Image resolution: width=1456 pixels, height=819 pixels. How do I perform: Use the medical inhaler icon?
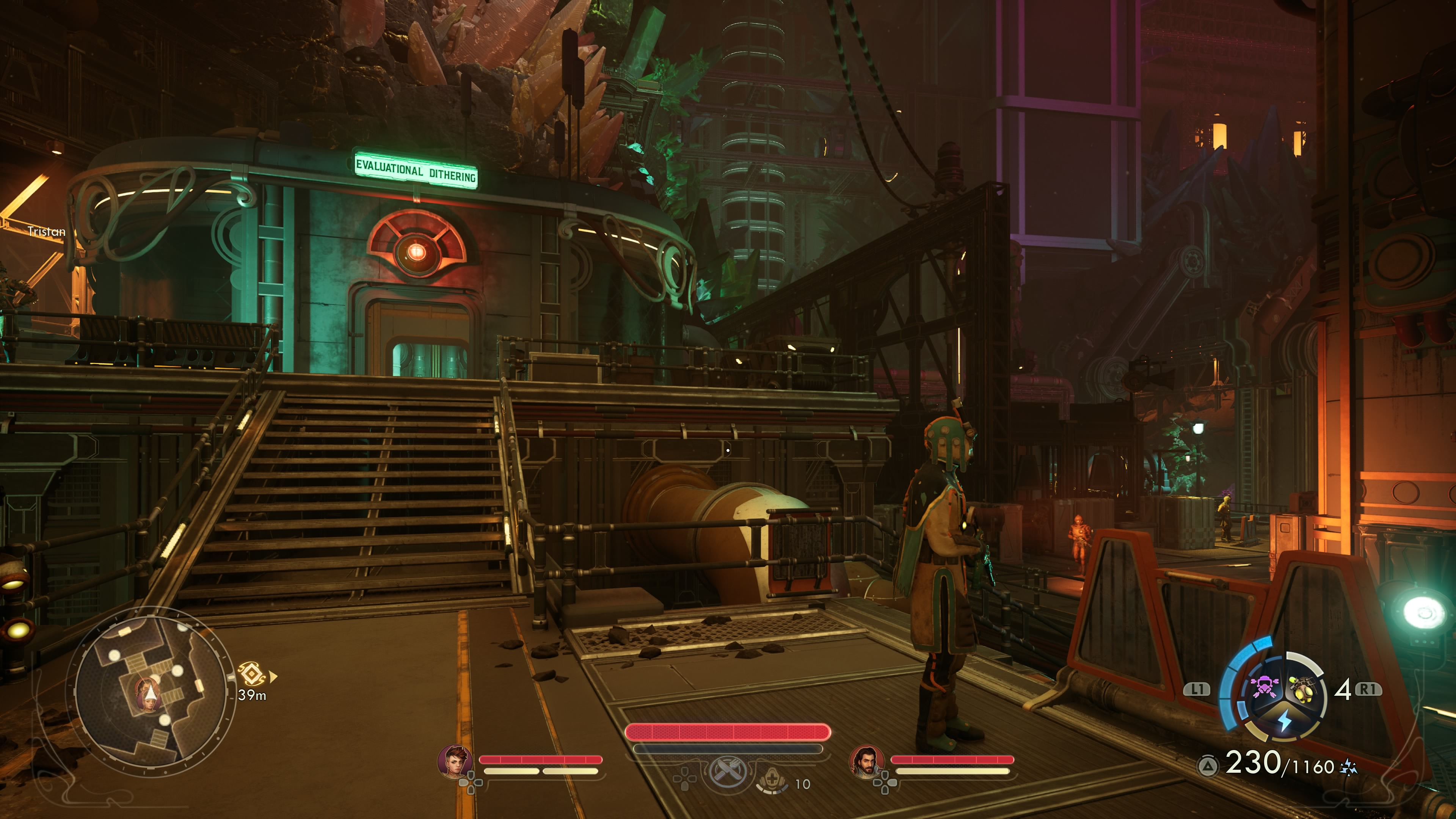[x=773, y=781]
